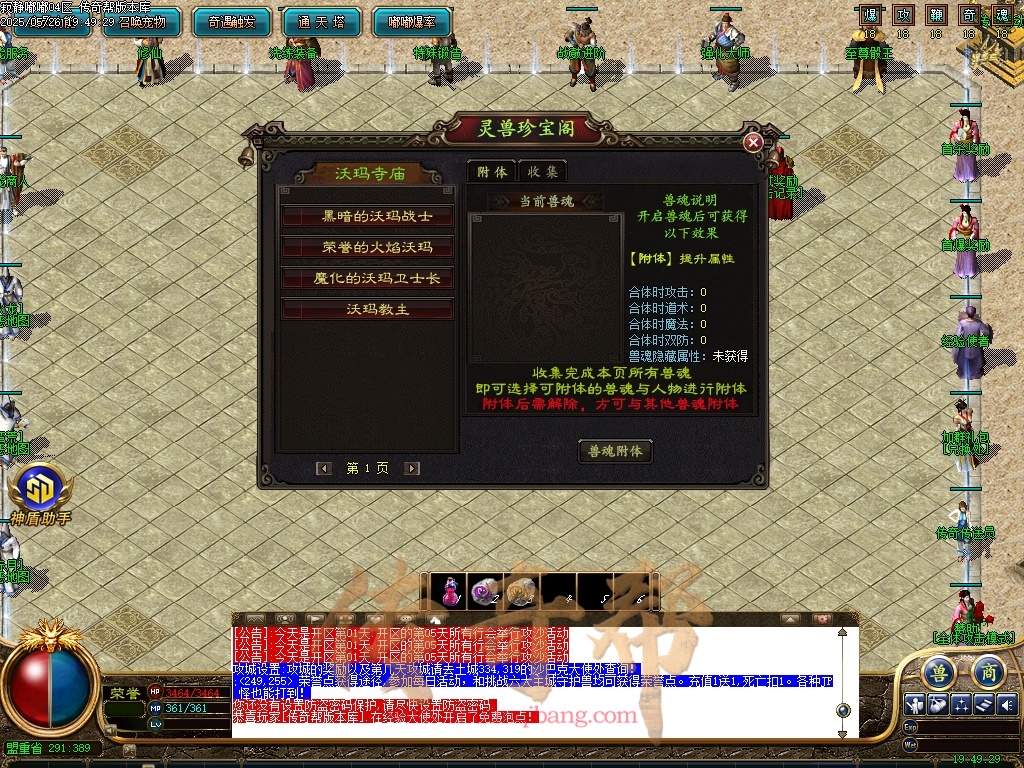Open the bag icon in bottom panel
Screen dimensions: 1024x768
click(x=937, y=704)
